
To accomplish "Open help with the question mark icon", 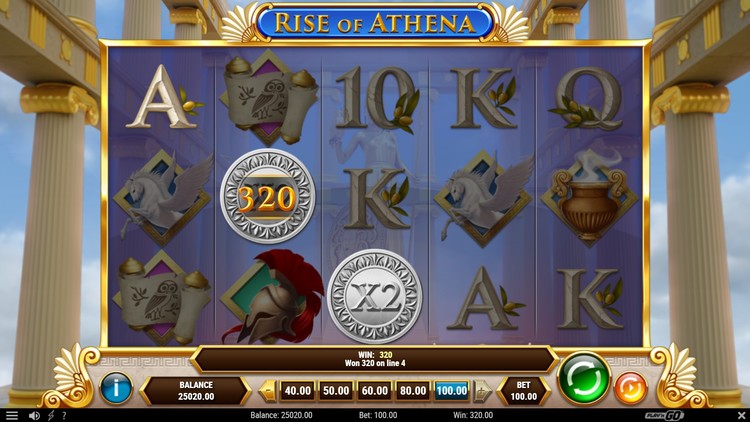I will click(x=64, y=415).
